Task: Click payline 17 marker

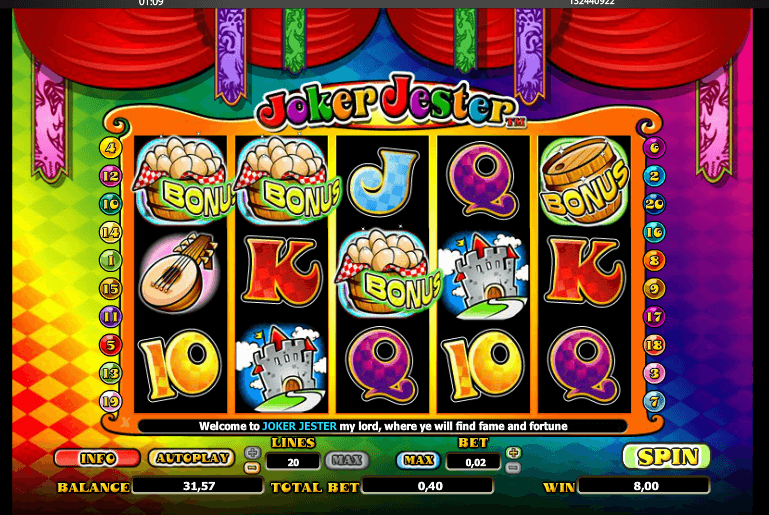Action: [x=656, y=317]
